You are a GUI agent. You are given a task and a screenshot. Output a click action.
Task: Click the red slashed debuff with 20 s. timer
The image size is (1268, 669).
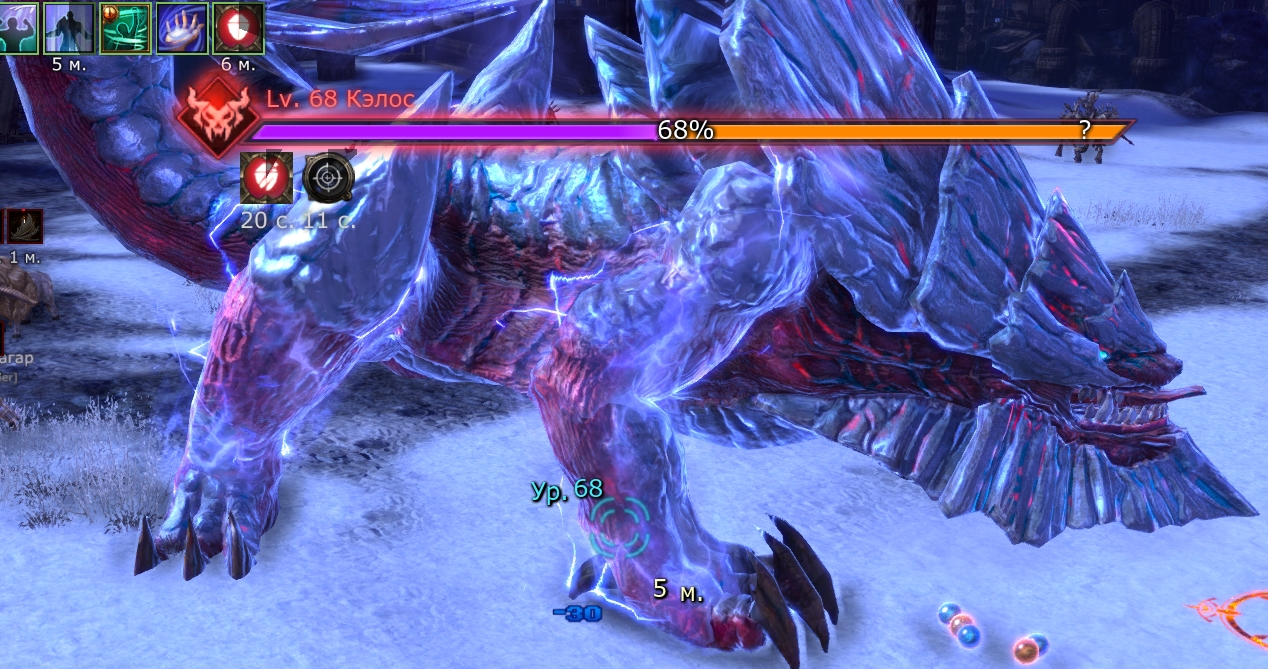(267, 180)
